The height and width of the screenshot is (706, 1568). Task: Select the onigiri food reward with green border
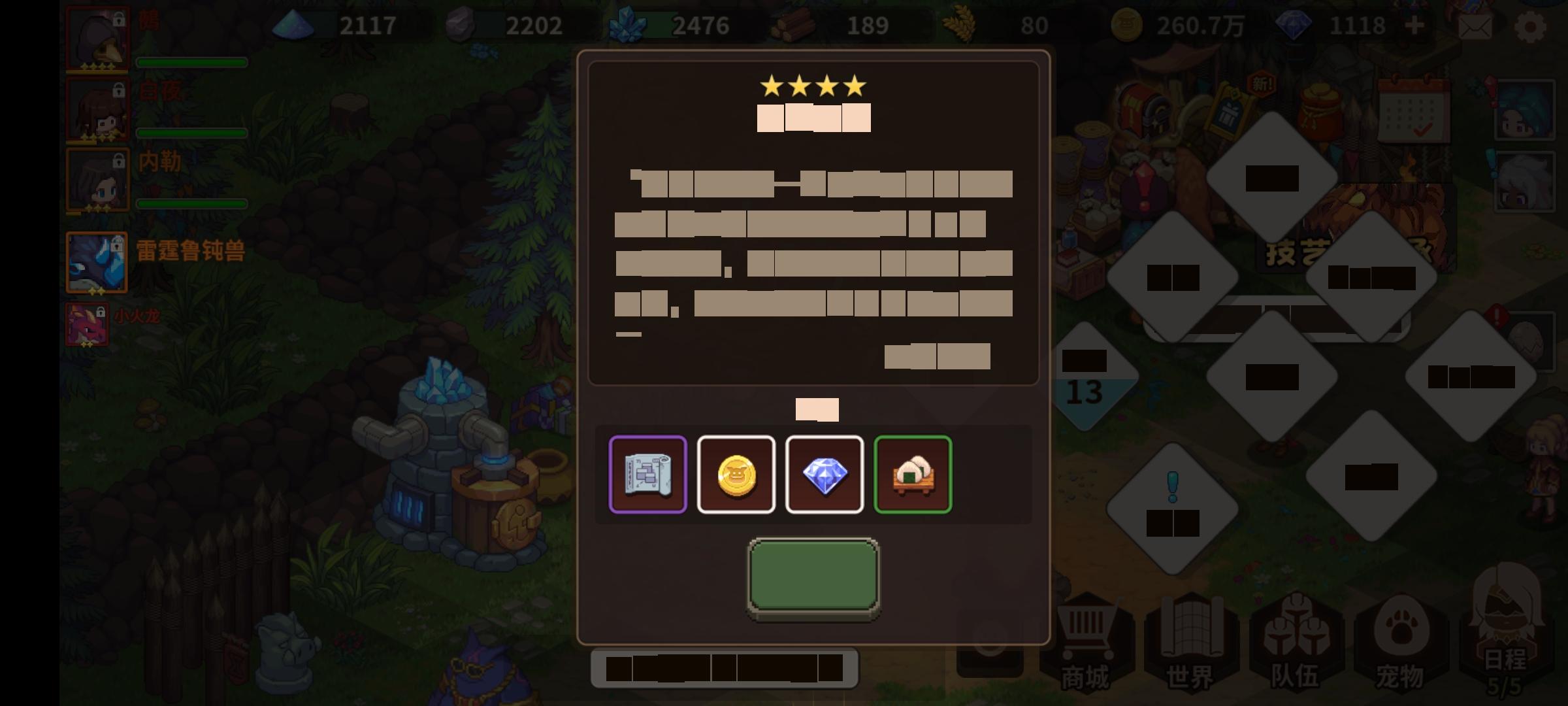pyautogui.click(x=913, y=473)
